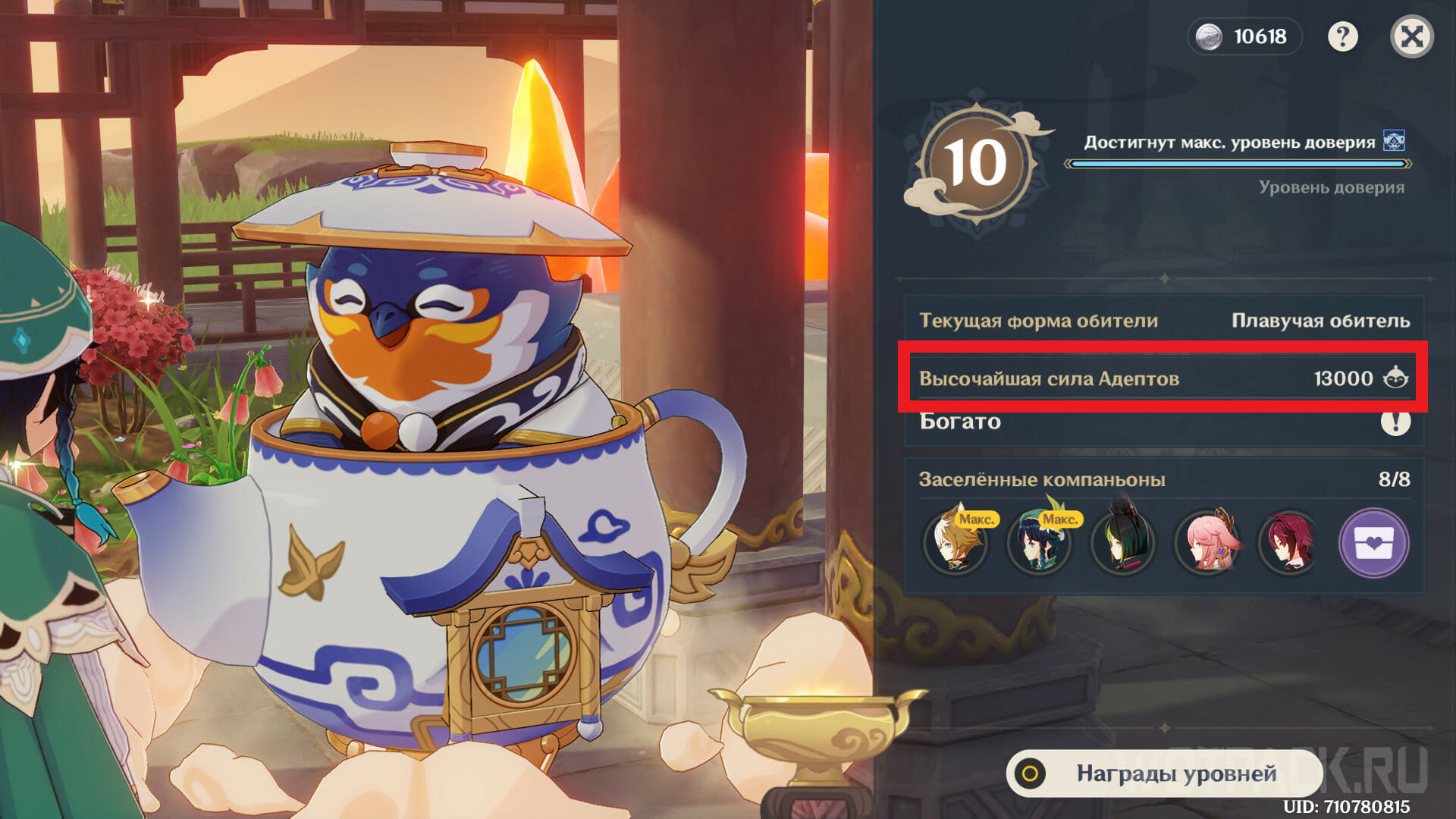Image resolution: width=1456 pixels, height=819 pixels.
Task: Select the Venti companion portrait
Action: [x=1039, y=543]
